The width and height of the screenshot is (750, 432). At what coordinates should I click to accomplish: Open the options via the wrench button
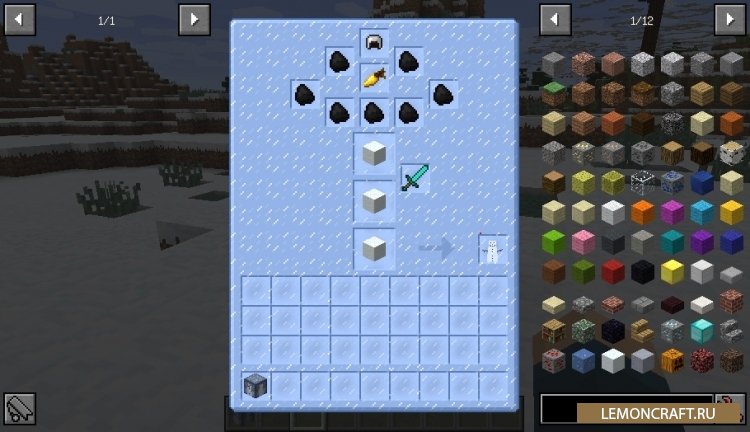click(19, 408)
